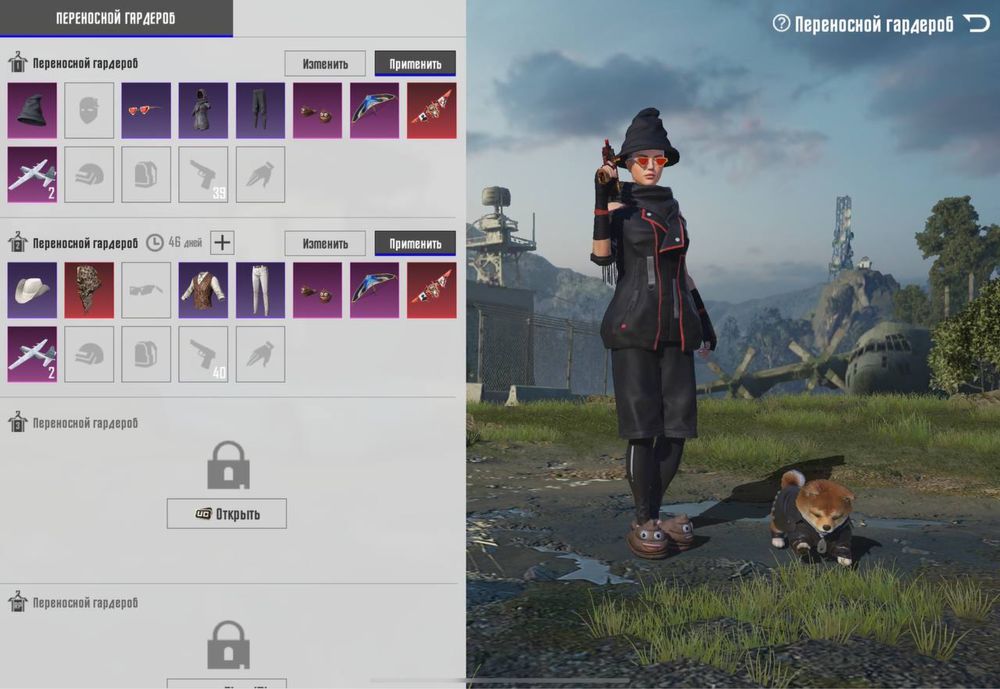
Task: Apply wardrobe number 2 outfit
Action: click(415, 243)
